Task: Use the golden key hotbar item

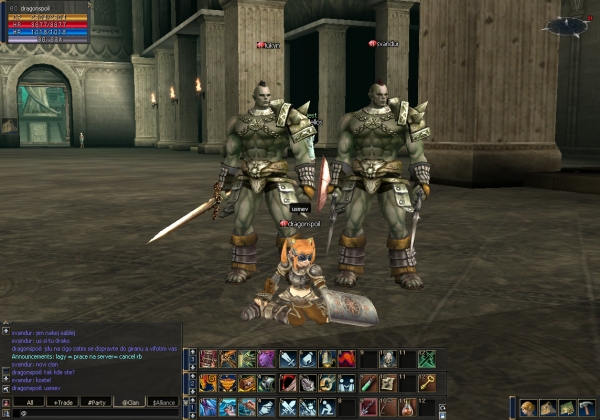Action: pyautogui.click(x=426, y=383)
